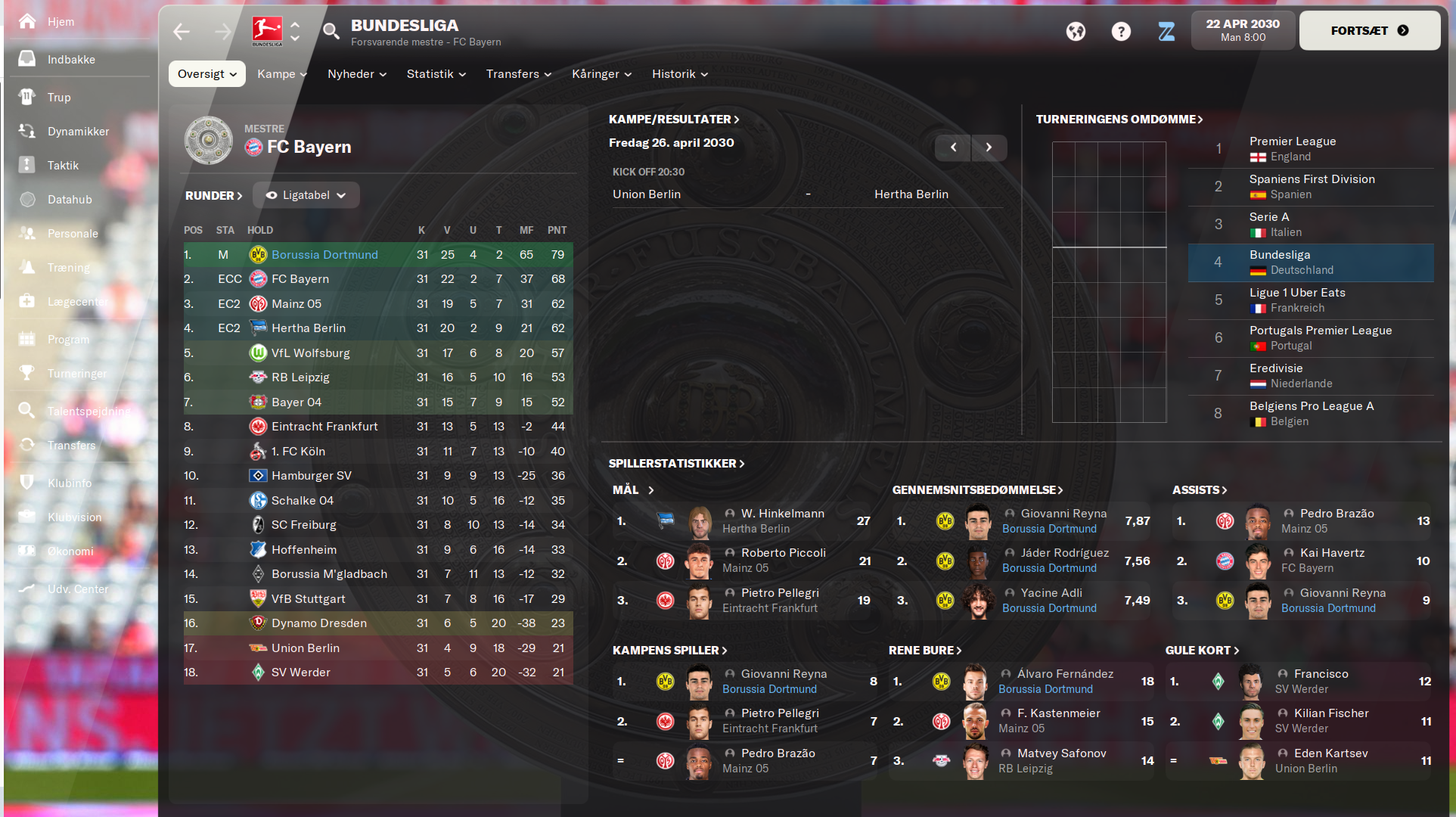Select the Taktik icon in sidebar
The width and height of the screenshot is (1456, 817).
(x=26, y=165)
